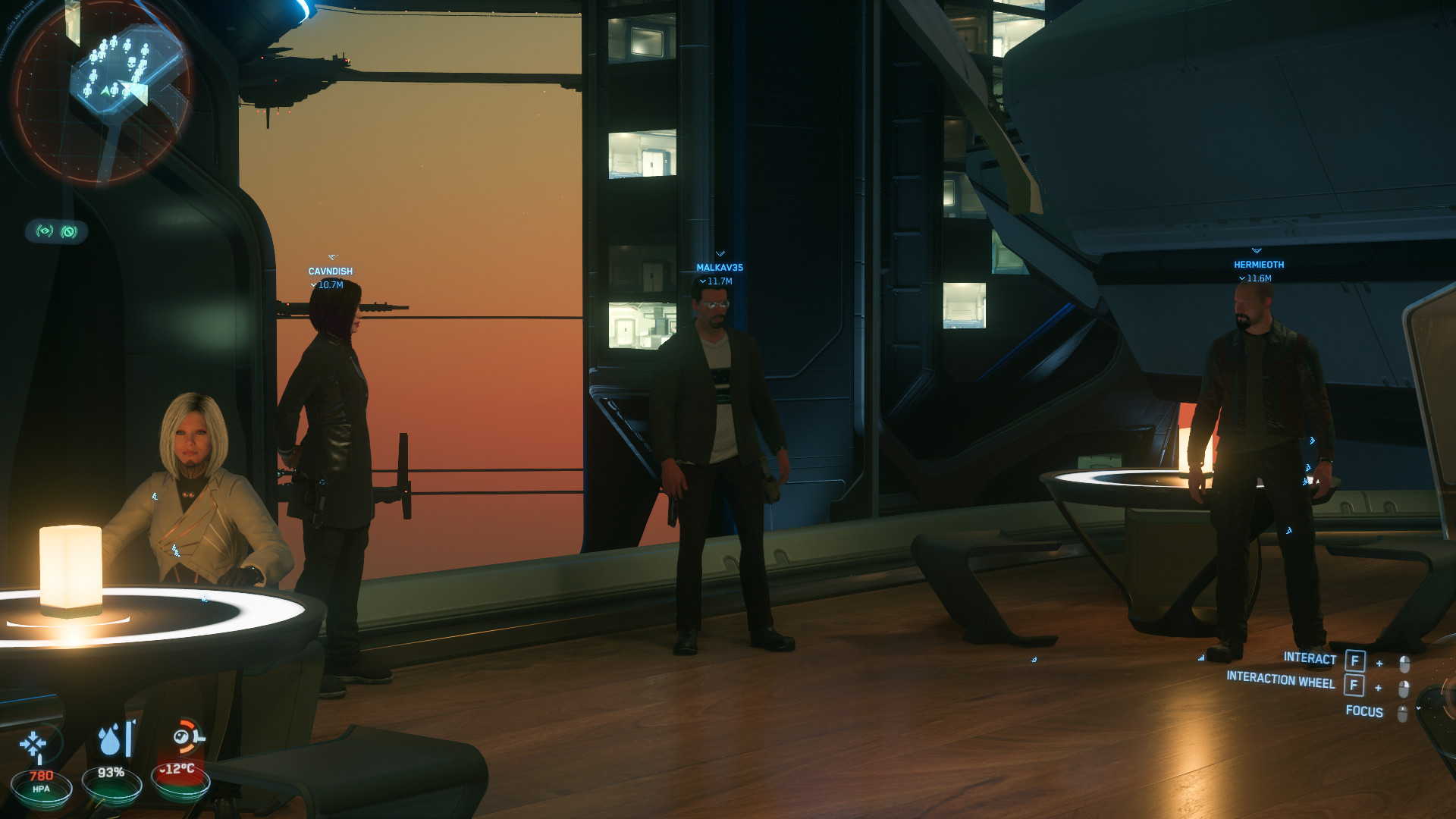1456x819 pixels.
Task: Select the HERMIEOTH player name marker
Action: 1258,265
